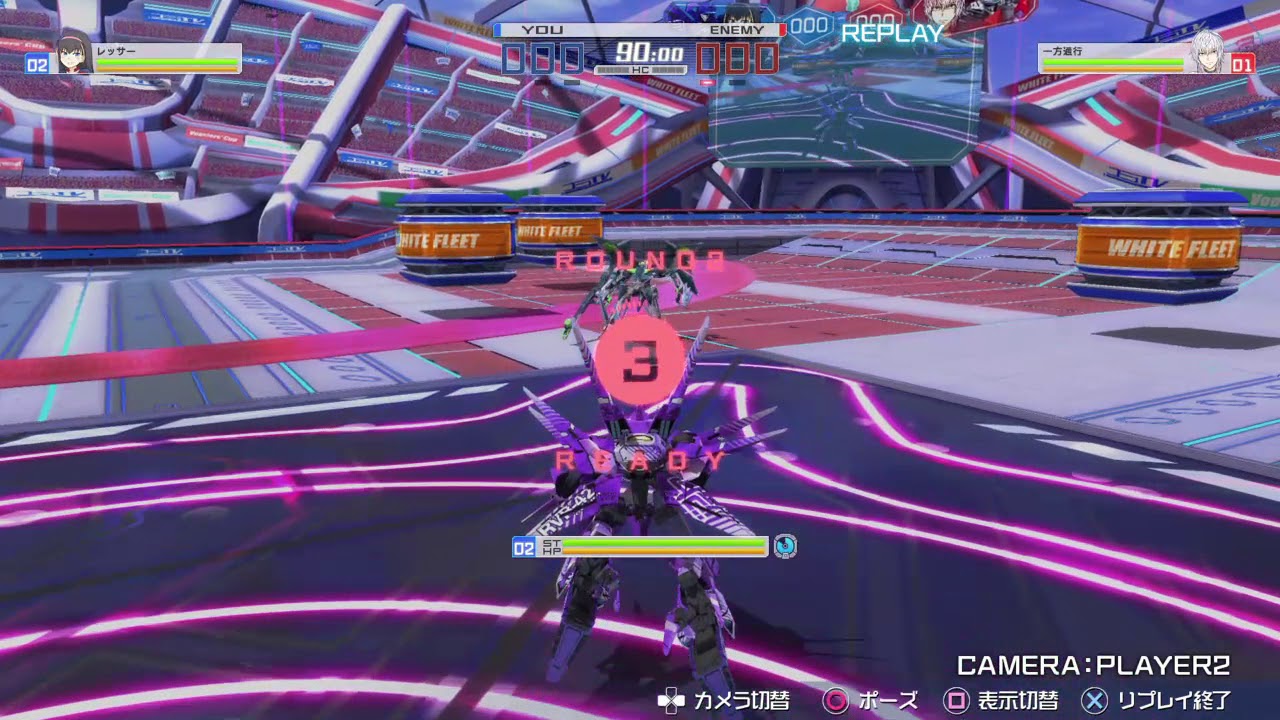Click the blue hexagonal 000 score icon
Image resolution: width=1280 pixels, height=720 pixels.
tap(807, 27)
